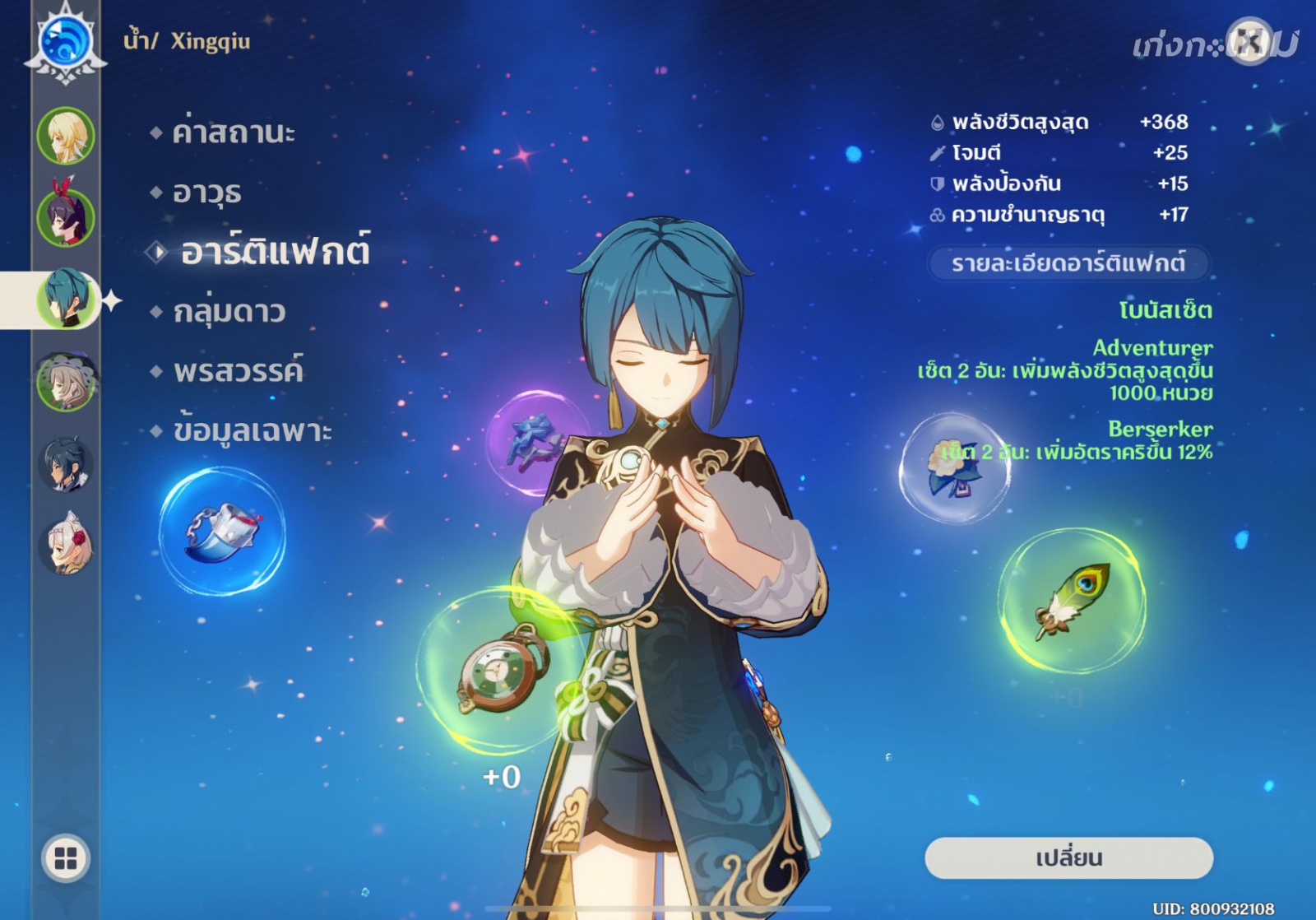
Task: Close the character screen
Action: [x=1249, y=40]
